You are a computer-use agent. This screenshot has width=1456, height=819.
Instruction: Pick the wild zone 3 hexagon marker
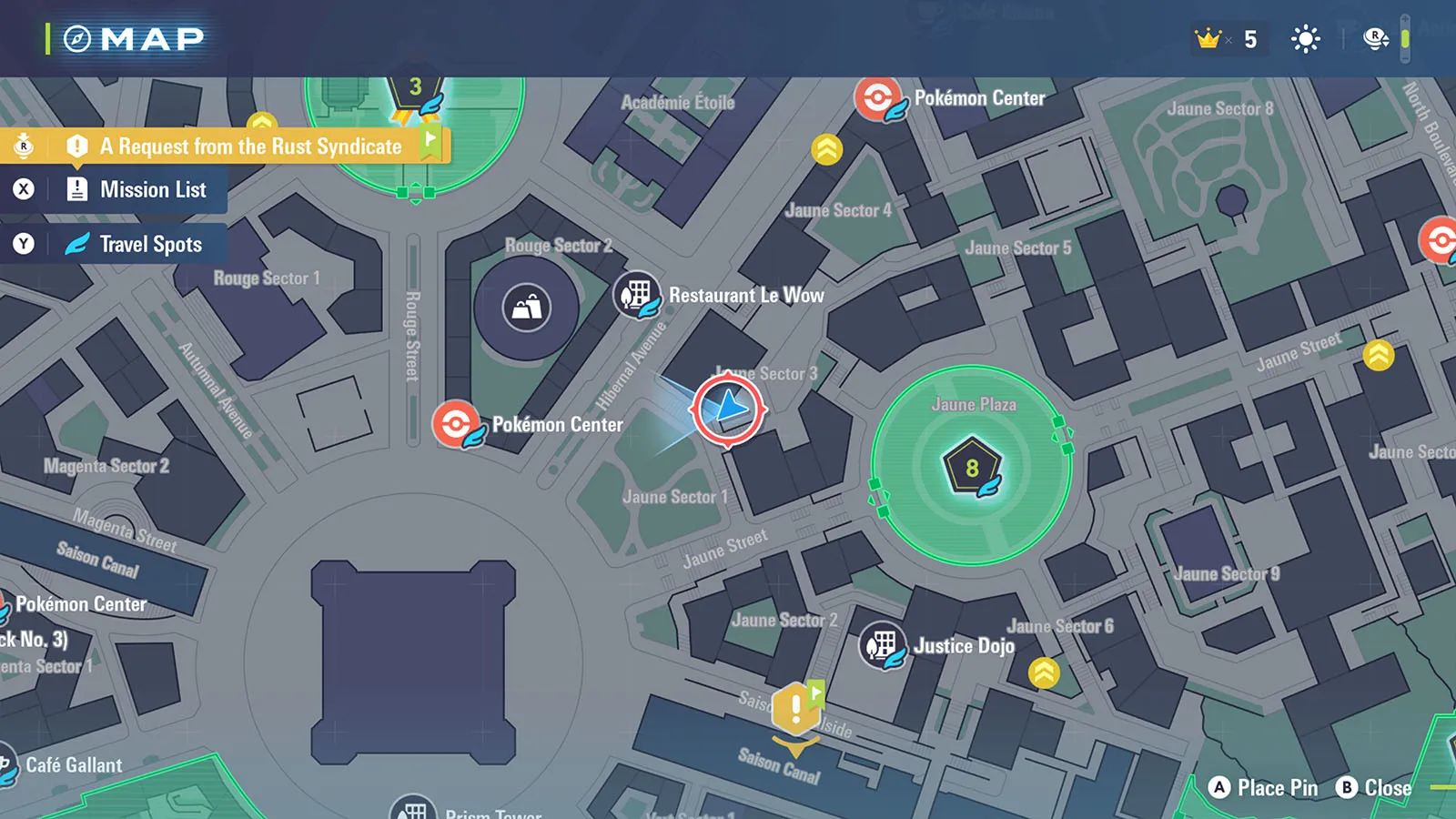tap(415, 91)
